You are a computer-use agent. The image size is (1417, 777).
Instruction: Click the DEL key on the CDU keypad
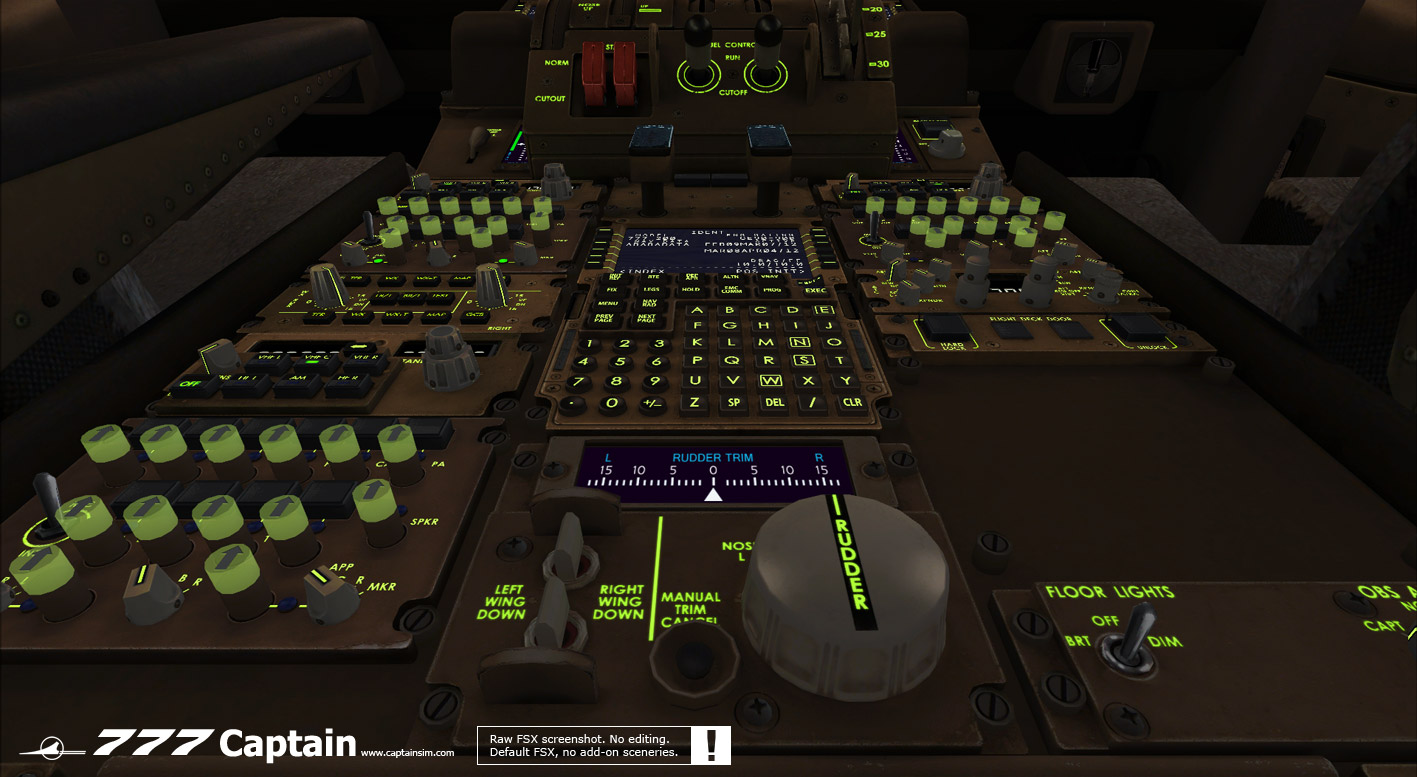(x=773, y=402)
